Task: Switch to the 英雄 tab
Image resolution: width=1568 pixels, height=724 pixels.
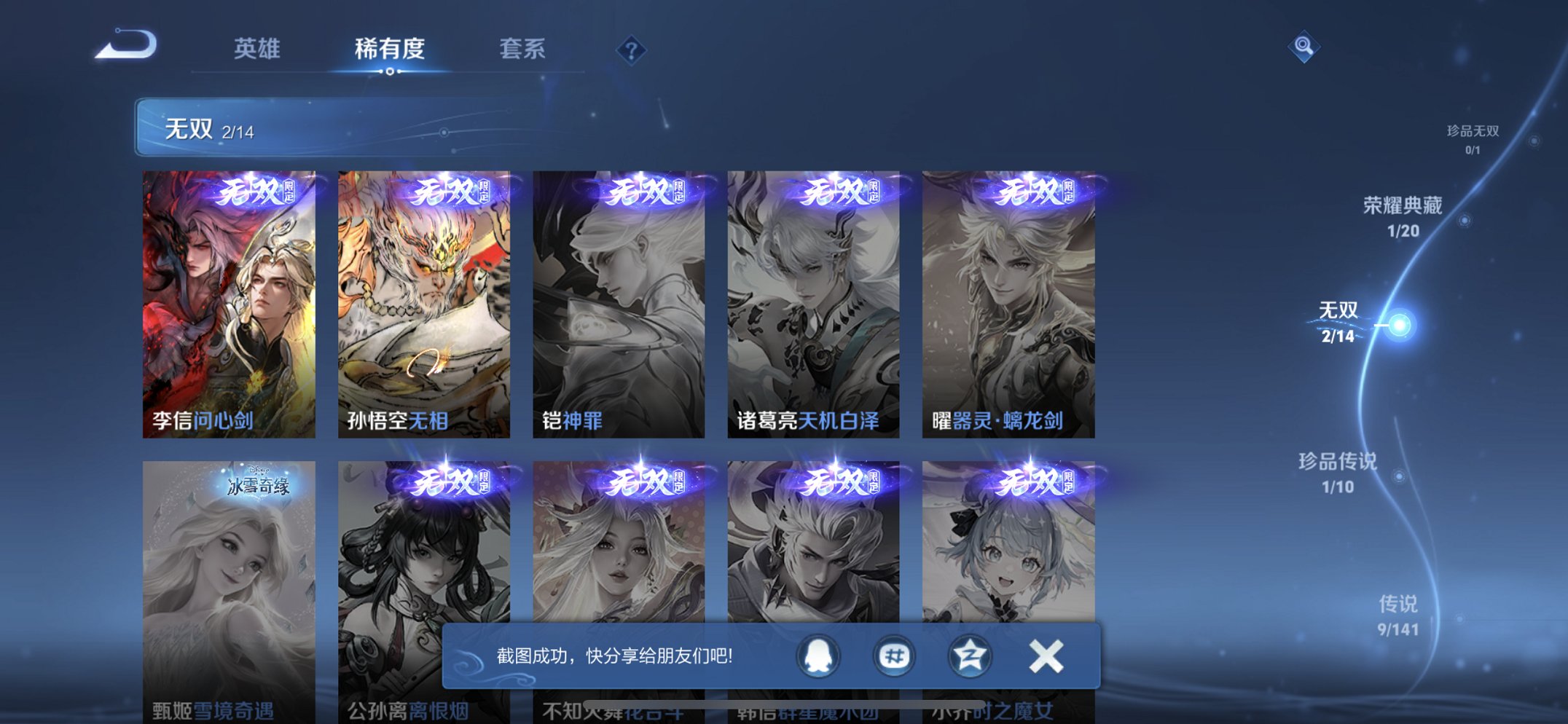Action: [x=257, y=49]
